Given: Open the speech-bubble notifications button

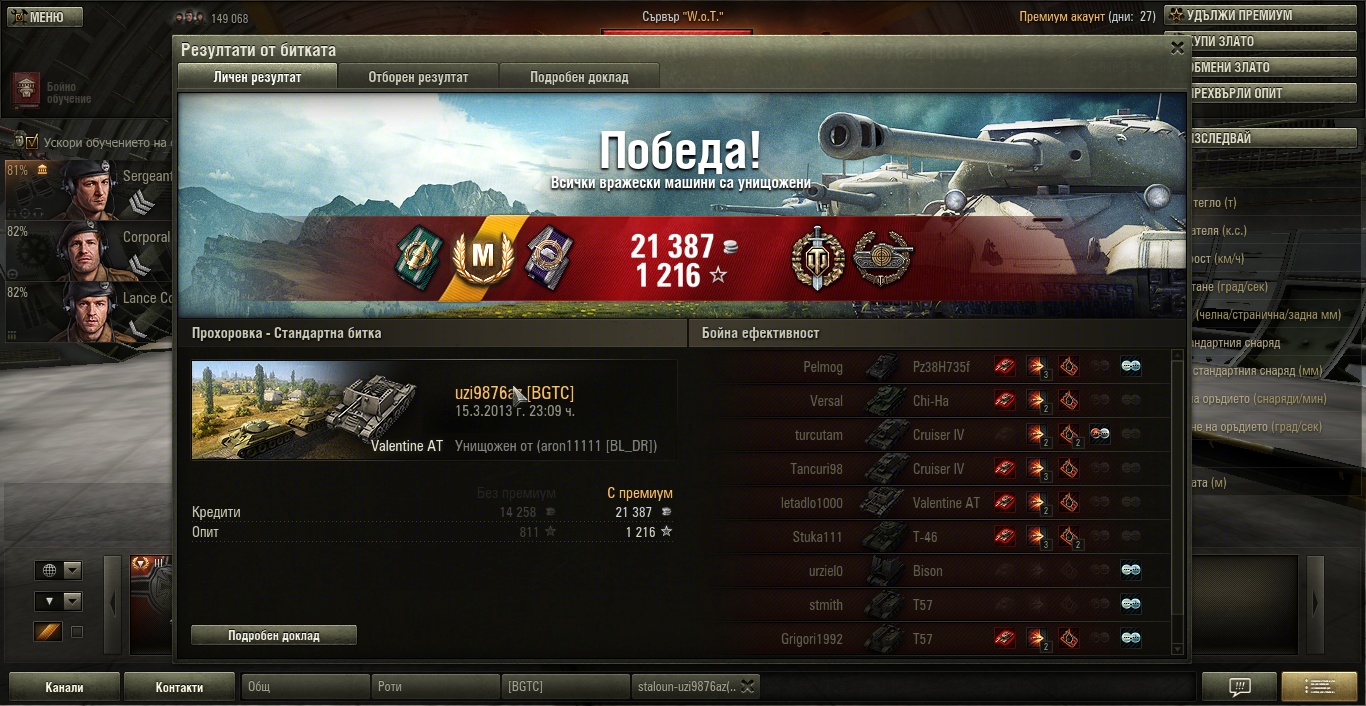Looking at the screenshot, I should [1239, 687].
